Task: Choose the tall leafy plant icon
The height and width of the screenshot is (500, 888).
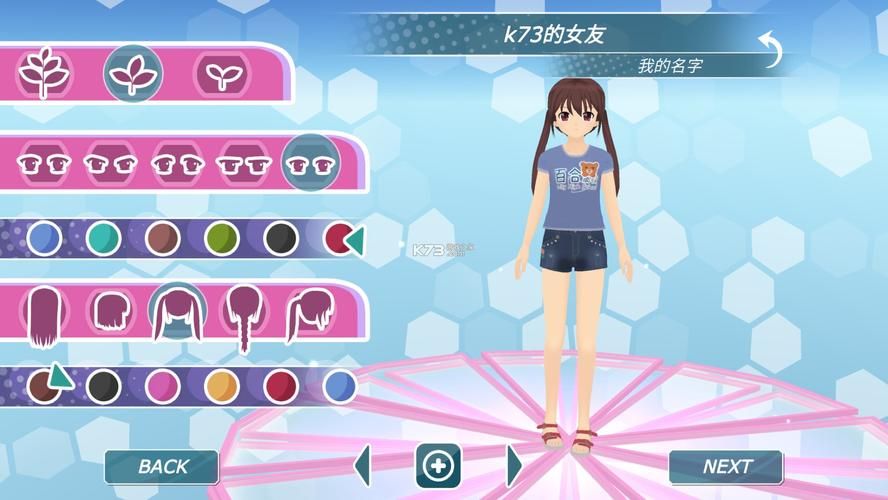Action: [x=40, y=73]
